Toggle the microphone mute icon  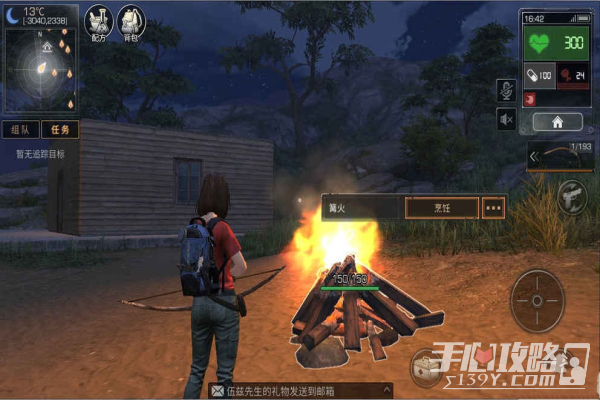(x=507, y=90)
